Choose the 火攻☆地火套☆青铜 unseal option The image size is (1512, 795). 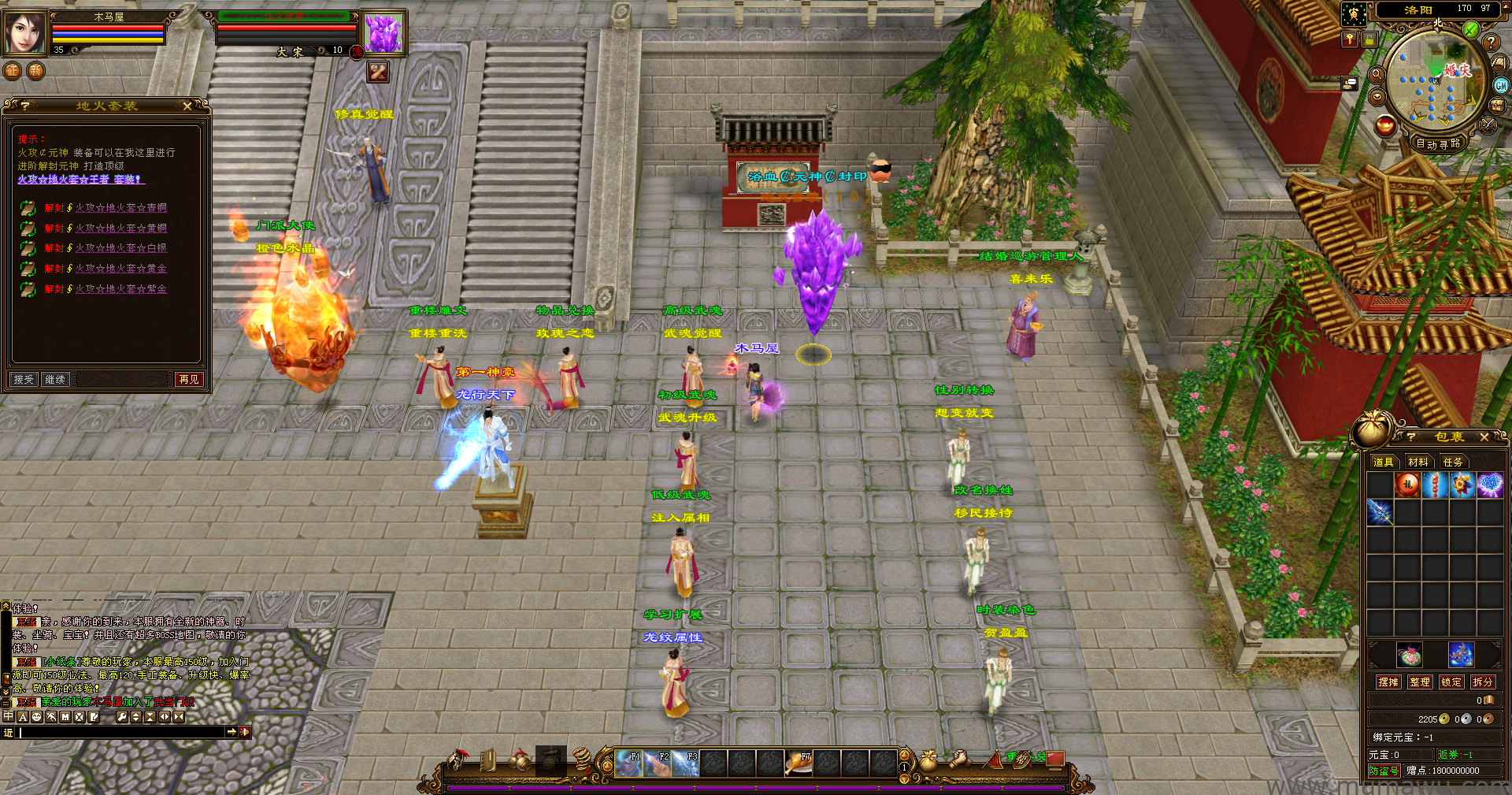point(120,208)
